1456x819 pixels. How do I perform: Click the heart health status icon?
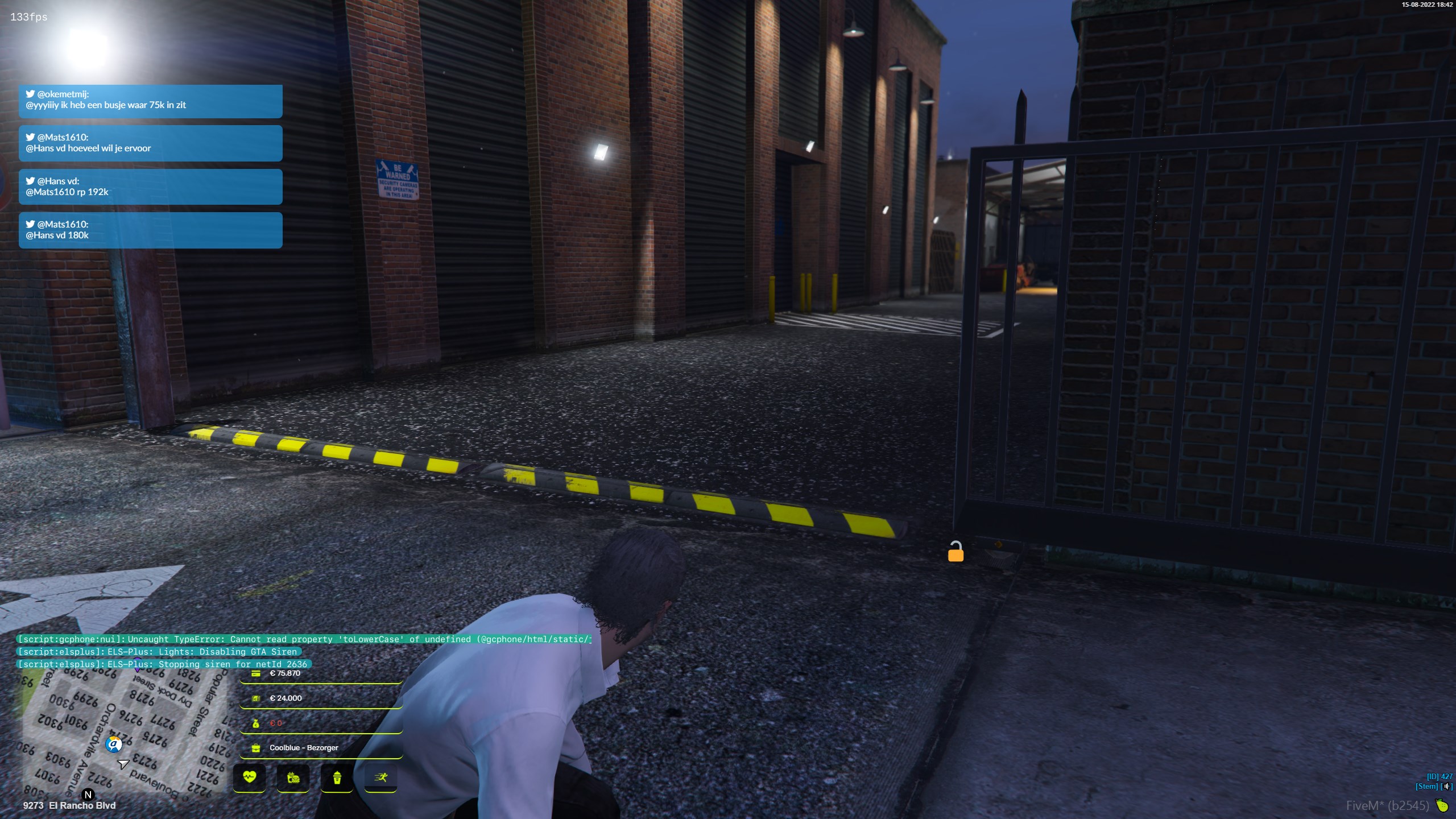(x=249, y=777)
